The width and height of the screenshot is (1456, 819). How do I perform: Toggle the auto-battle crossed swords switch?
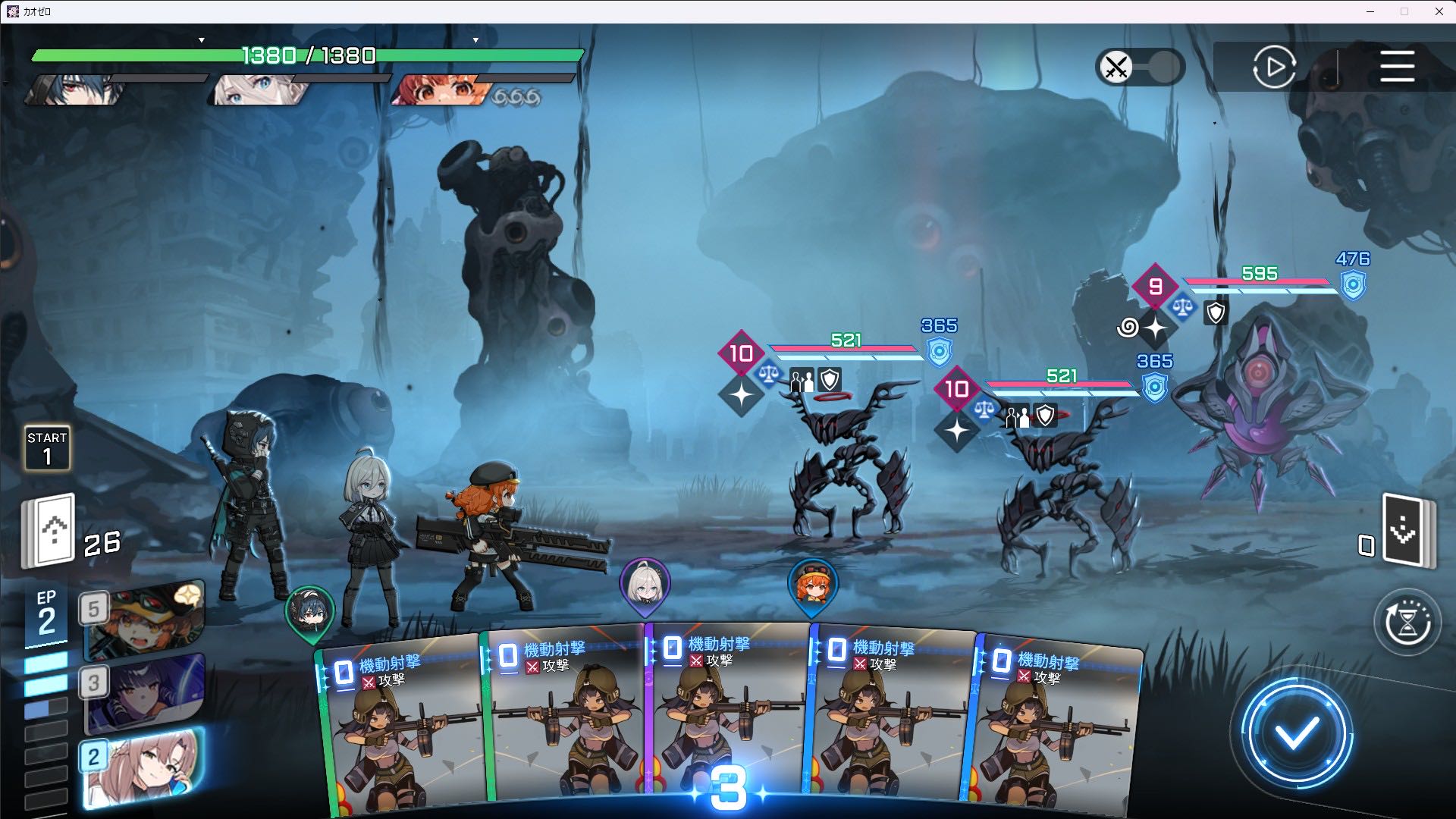tap(1139, 67)
